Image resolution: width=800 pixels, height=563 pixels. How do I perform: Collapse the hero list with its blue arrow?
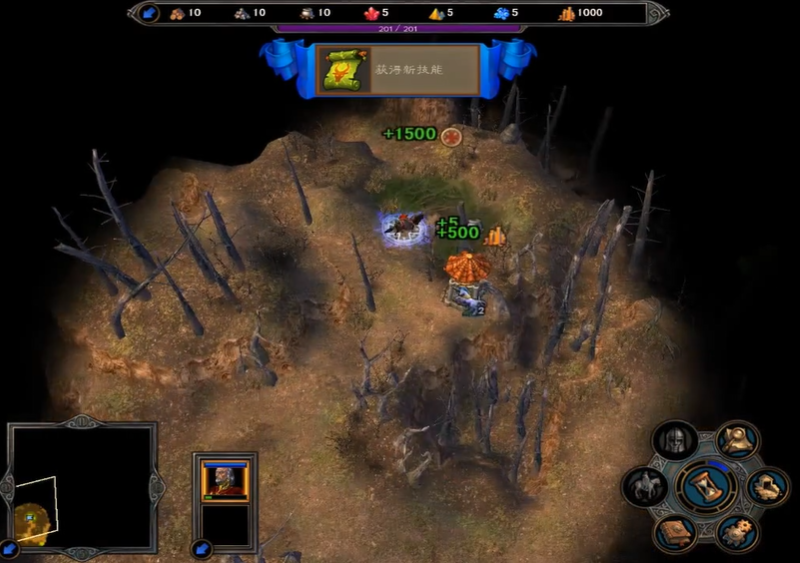pyautogui.click(x=203, y=548)
